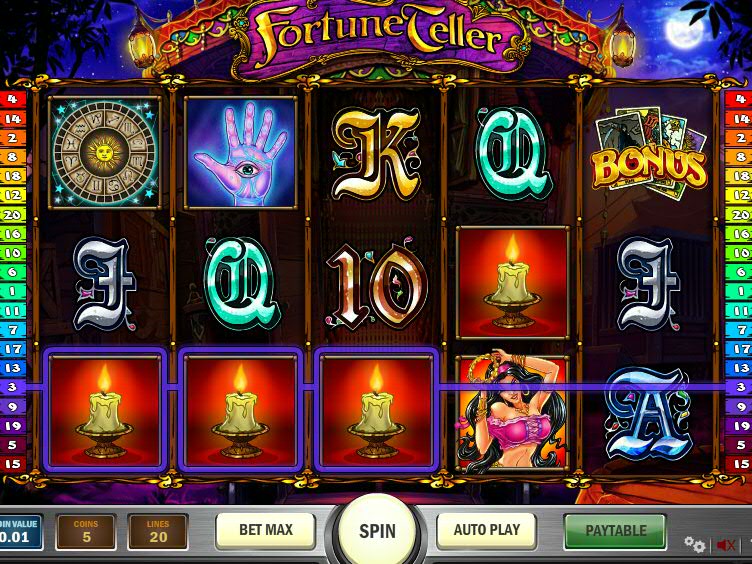Image resolution: width=752 pixels, height=564 pixels.
Task: Select the COIN VALUE box
Action: pos(20,532)
